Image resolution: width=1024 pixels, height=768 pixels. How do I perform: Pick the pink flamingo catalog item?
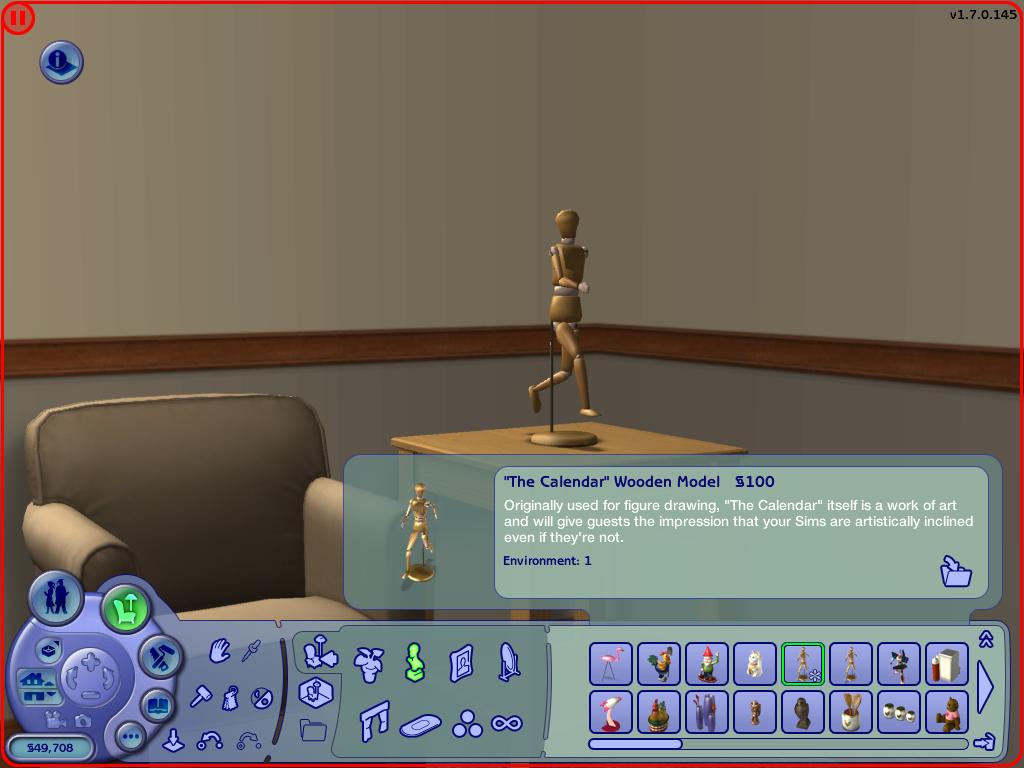[610, 664]
